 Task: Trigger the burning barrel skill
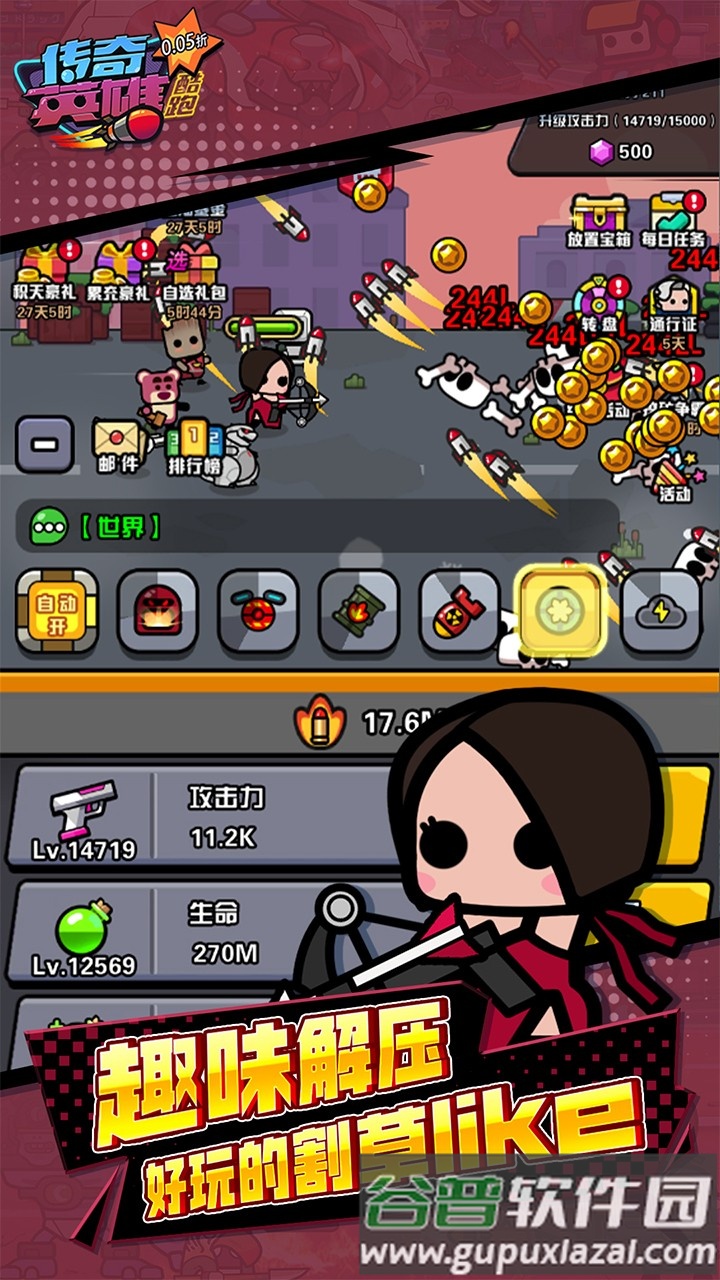[358, 611]
